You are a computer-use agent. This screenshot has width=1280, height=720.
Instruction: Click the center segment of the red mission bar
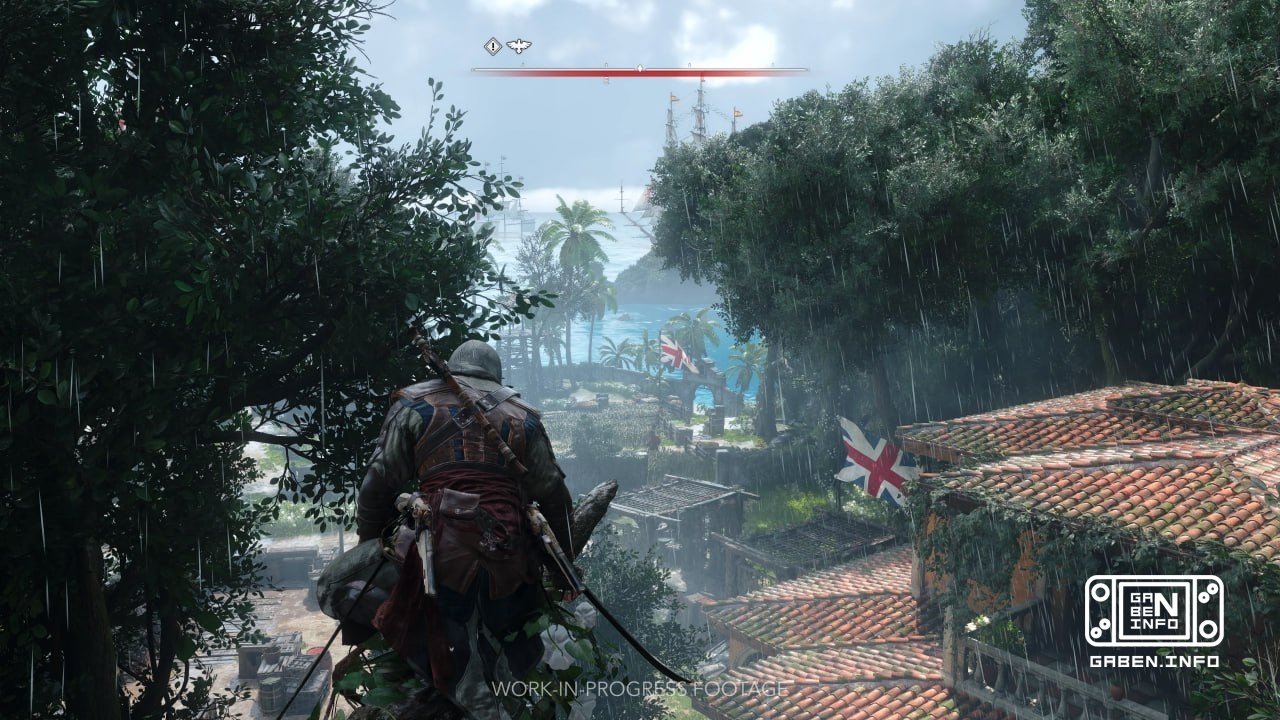click(640, 70)
